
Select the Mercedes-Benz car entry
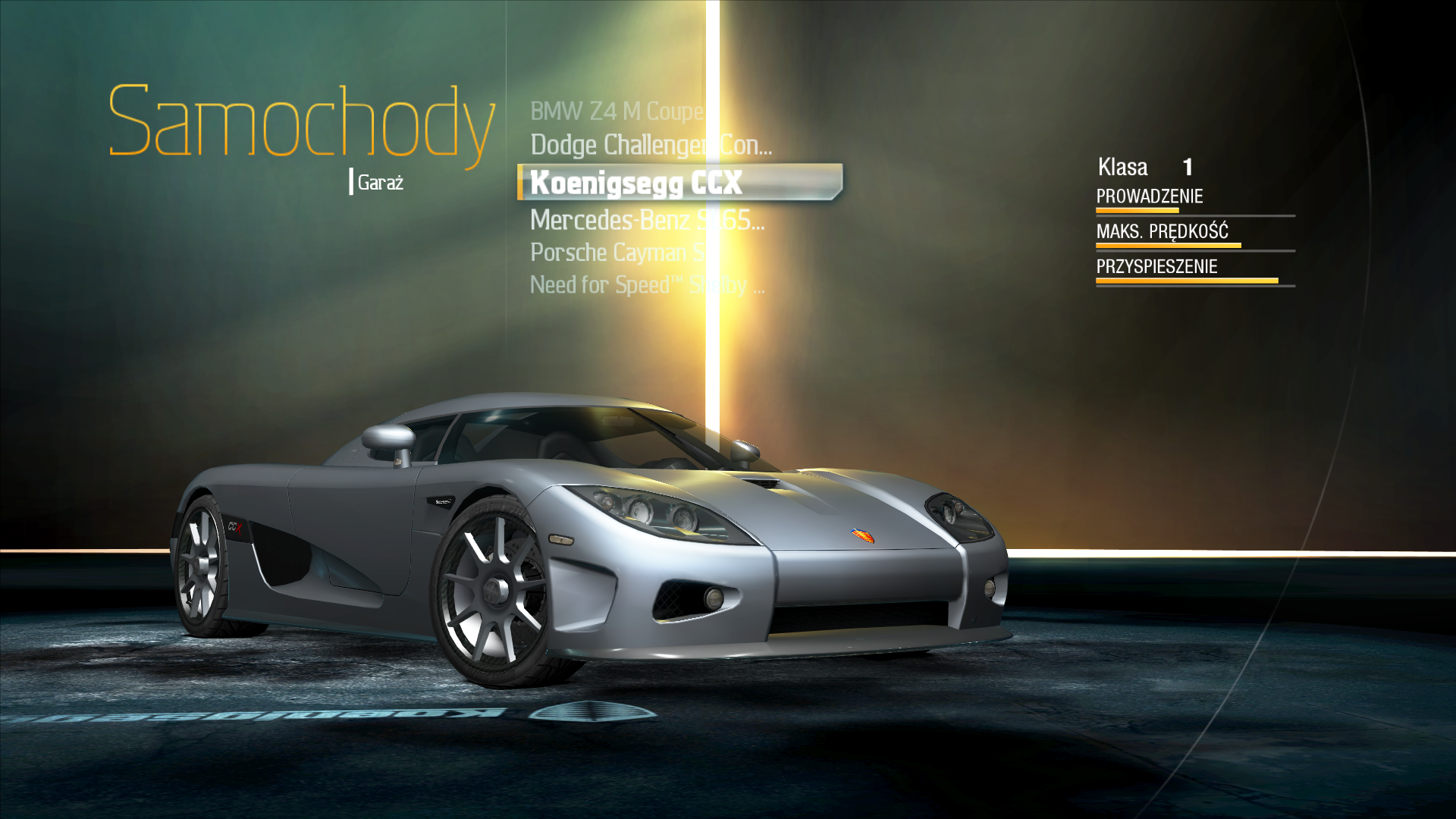tap(646, 220)
